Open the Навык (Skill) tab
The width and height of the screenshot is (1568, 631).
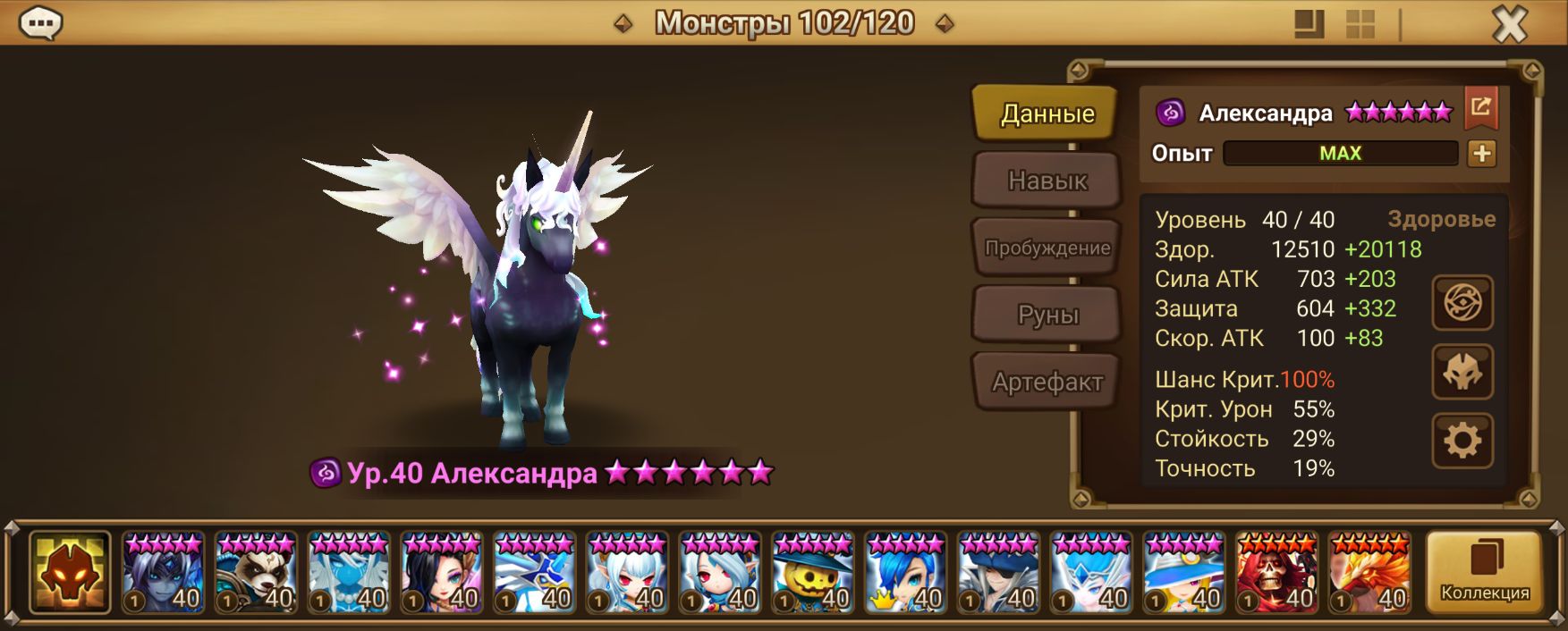1047,181
